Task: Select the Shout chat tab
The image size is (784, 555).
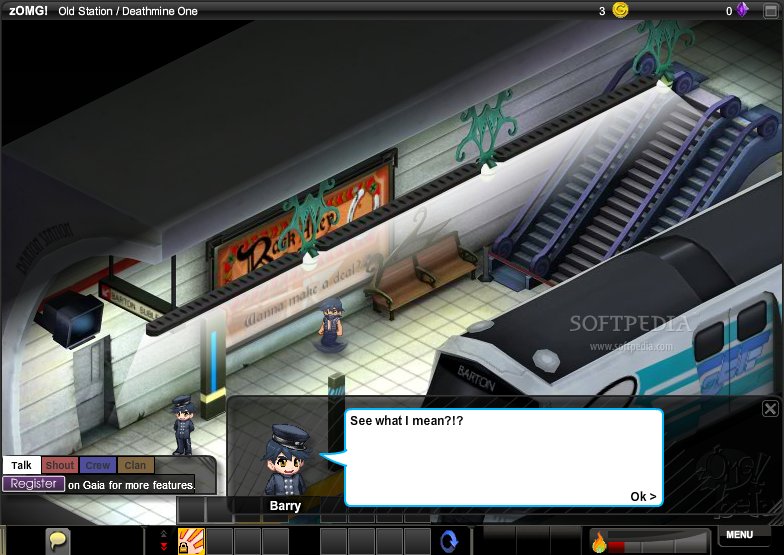Action: [x=60, y=465]
